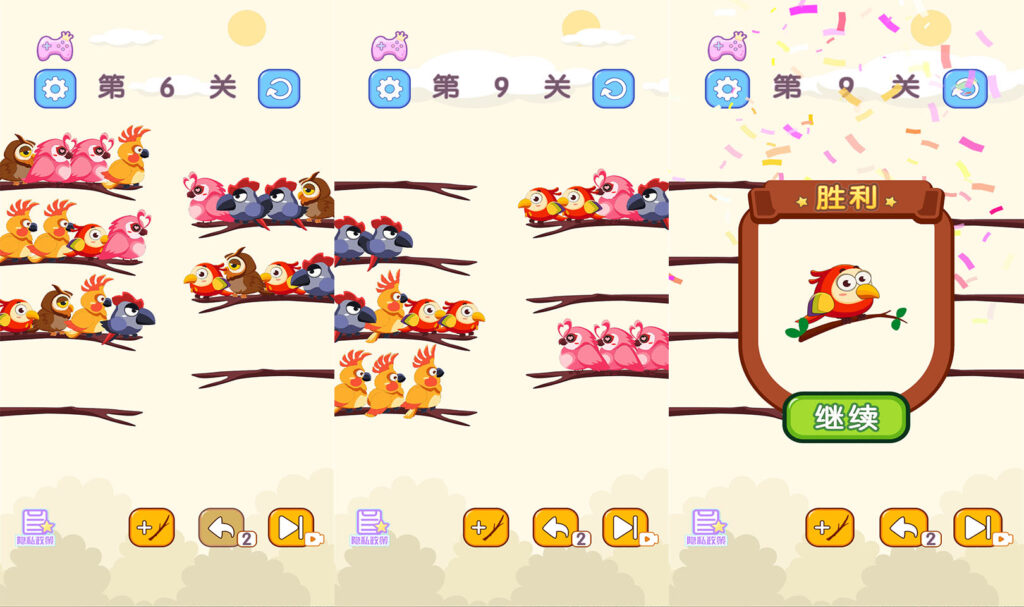Skip level 6 using the video skip button
1024x607 pixels.
[291, 527]
